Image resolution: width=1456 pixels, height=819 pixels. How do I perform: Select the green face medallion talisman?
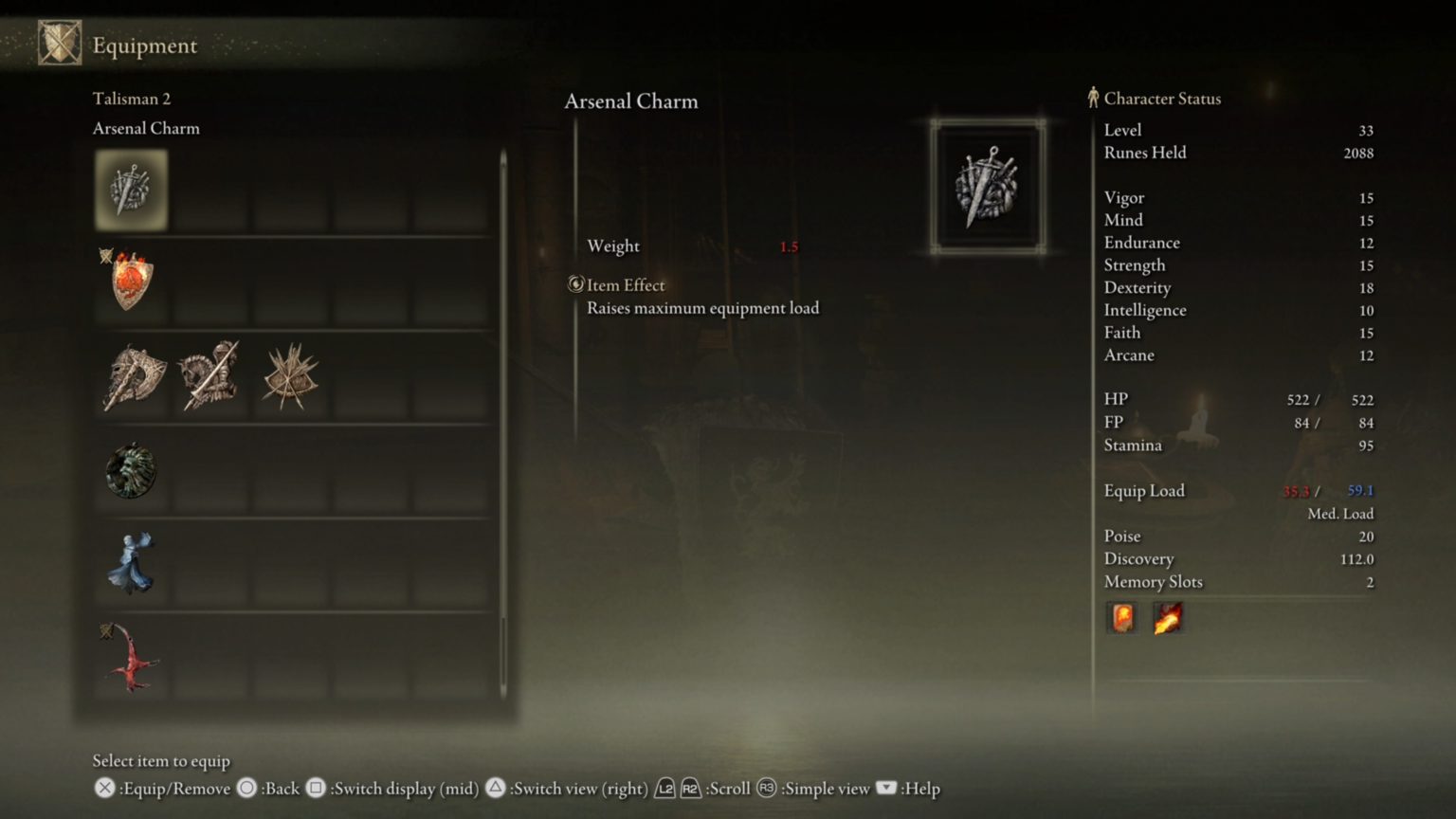tap(131, 469)
